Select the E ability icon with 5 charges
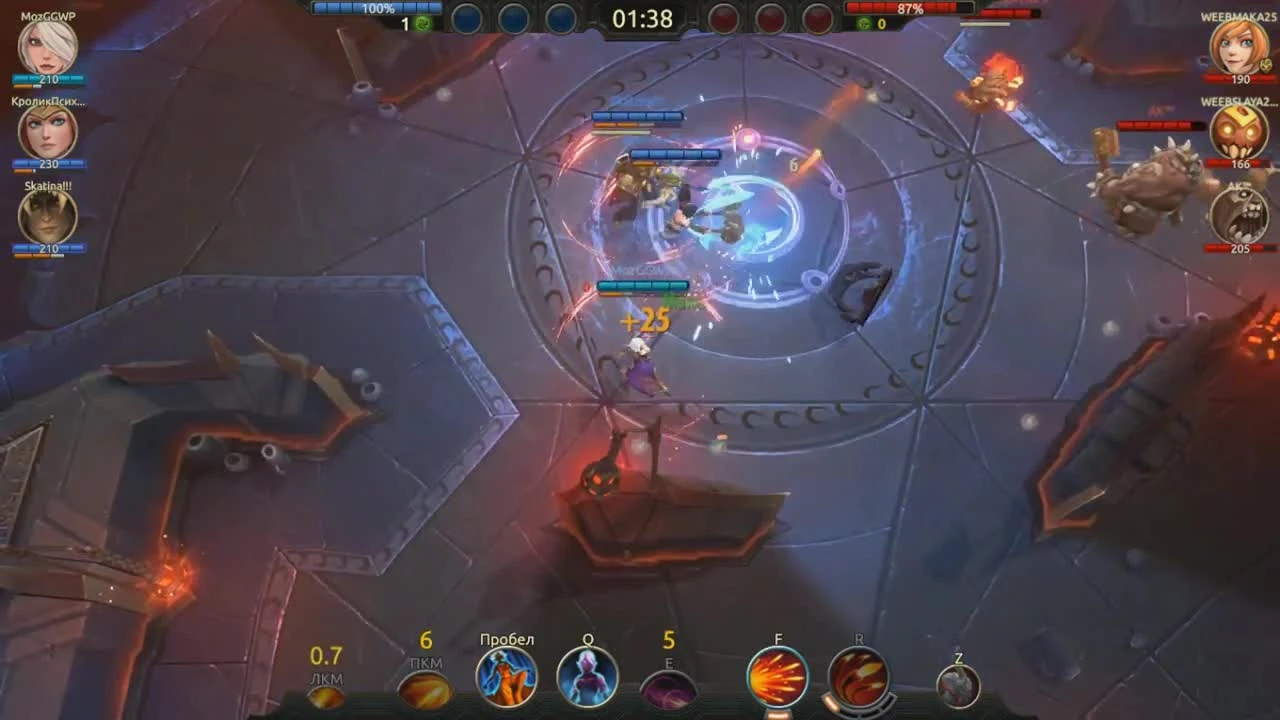The width and height of the screenshot is (1280, 720). [668, 690]
